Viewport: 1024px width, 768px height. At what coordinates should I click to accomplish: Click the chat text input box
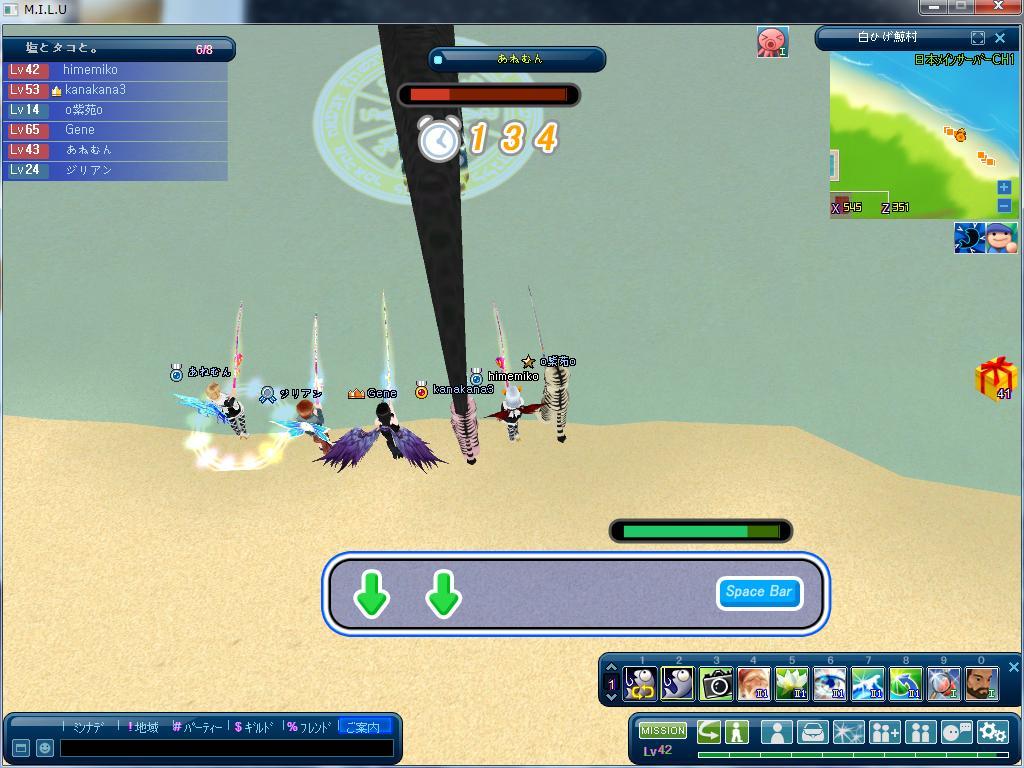click(x=226, y=748)
